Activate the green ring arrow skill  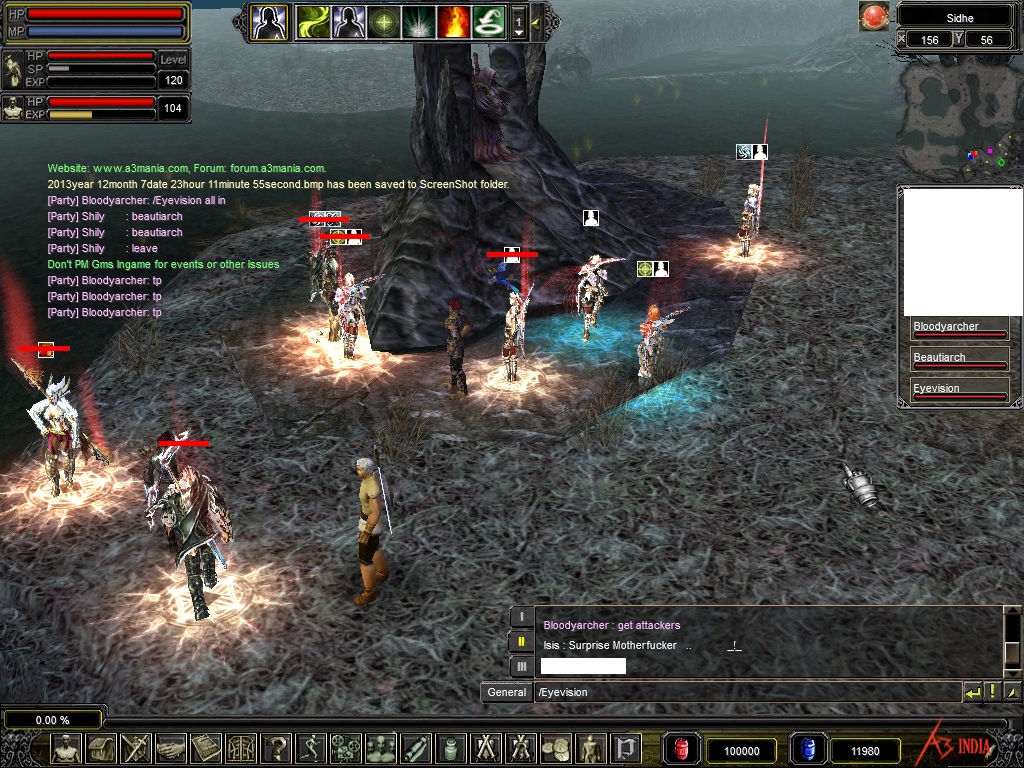coord(489,21)
